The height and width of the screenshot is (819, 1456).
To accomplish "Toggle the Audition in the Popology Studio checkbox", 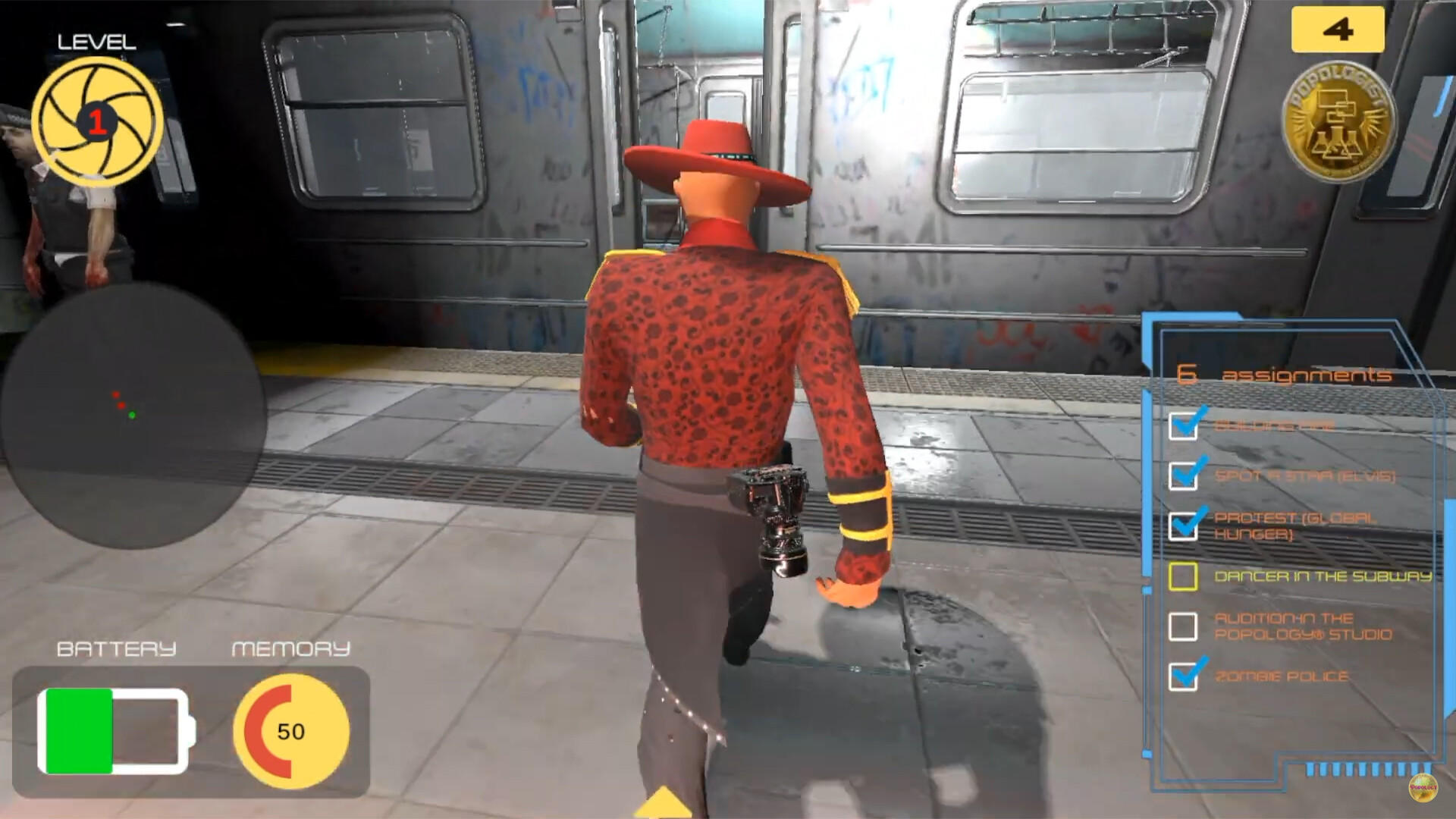I will pos(1183,628).
